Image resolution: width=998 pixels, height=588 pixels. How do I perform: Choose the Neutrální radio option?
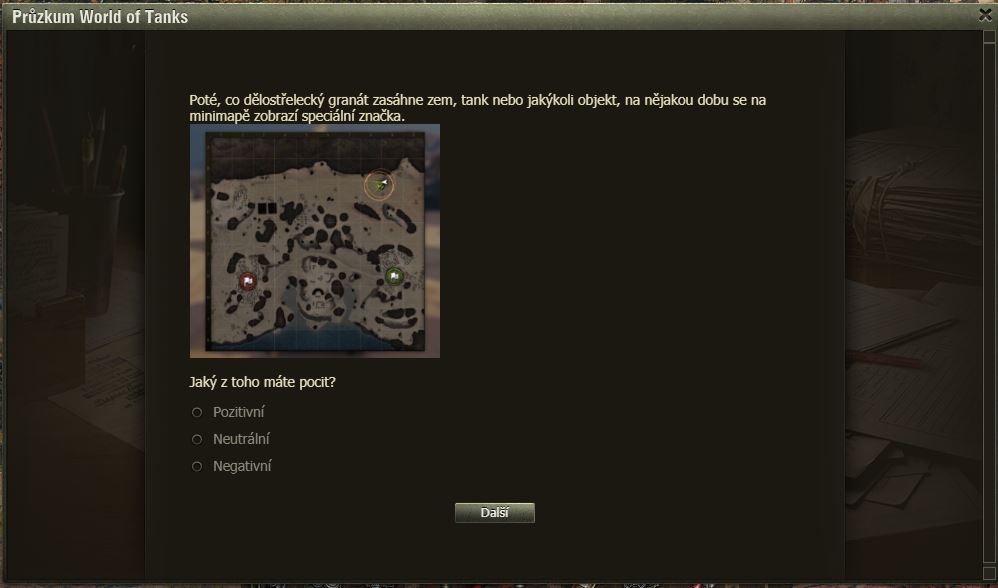click(197, 439)
